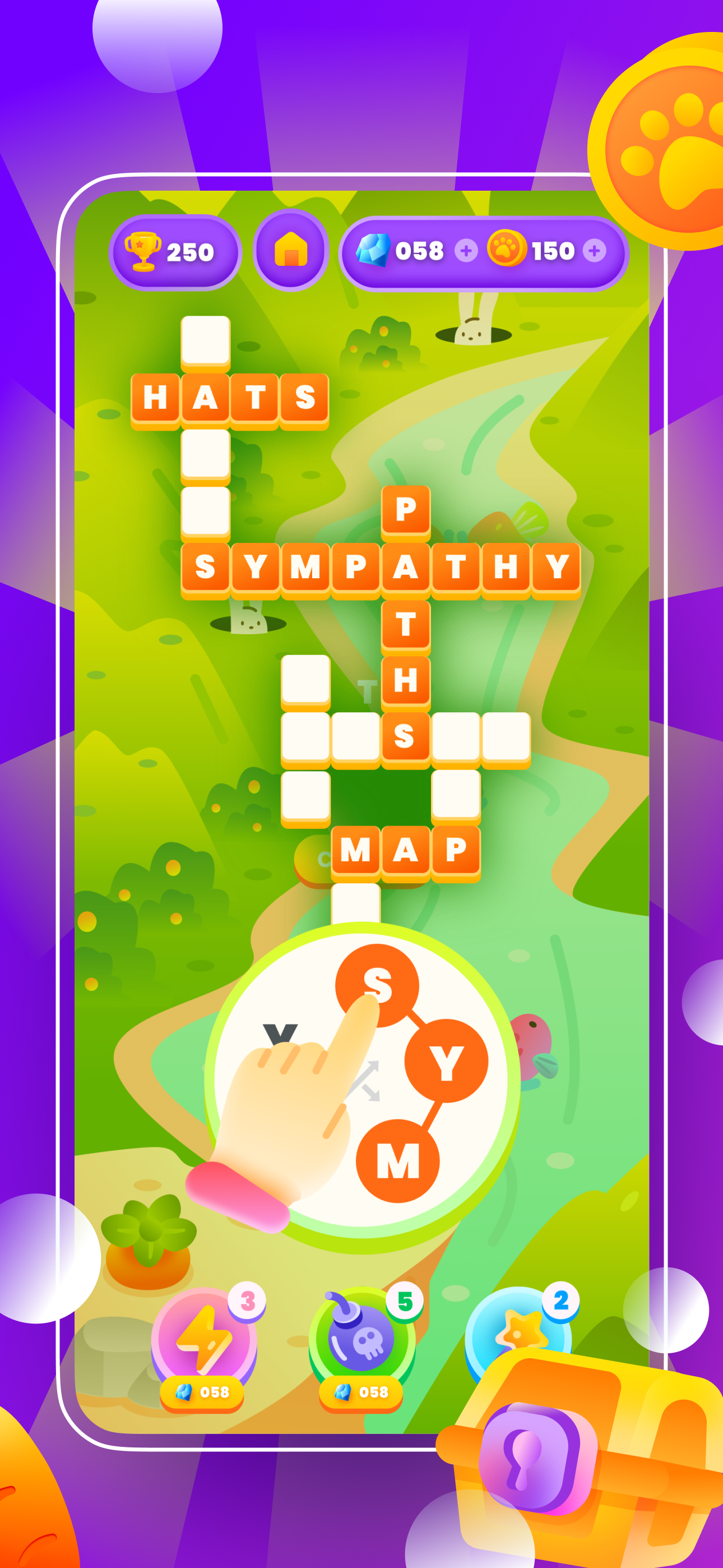723x1568 pixels.
Task: Tap the word PATHS running vertically
Action: point(405,627)
